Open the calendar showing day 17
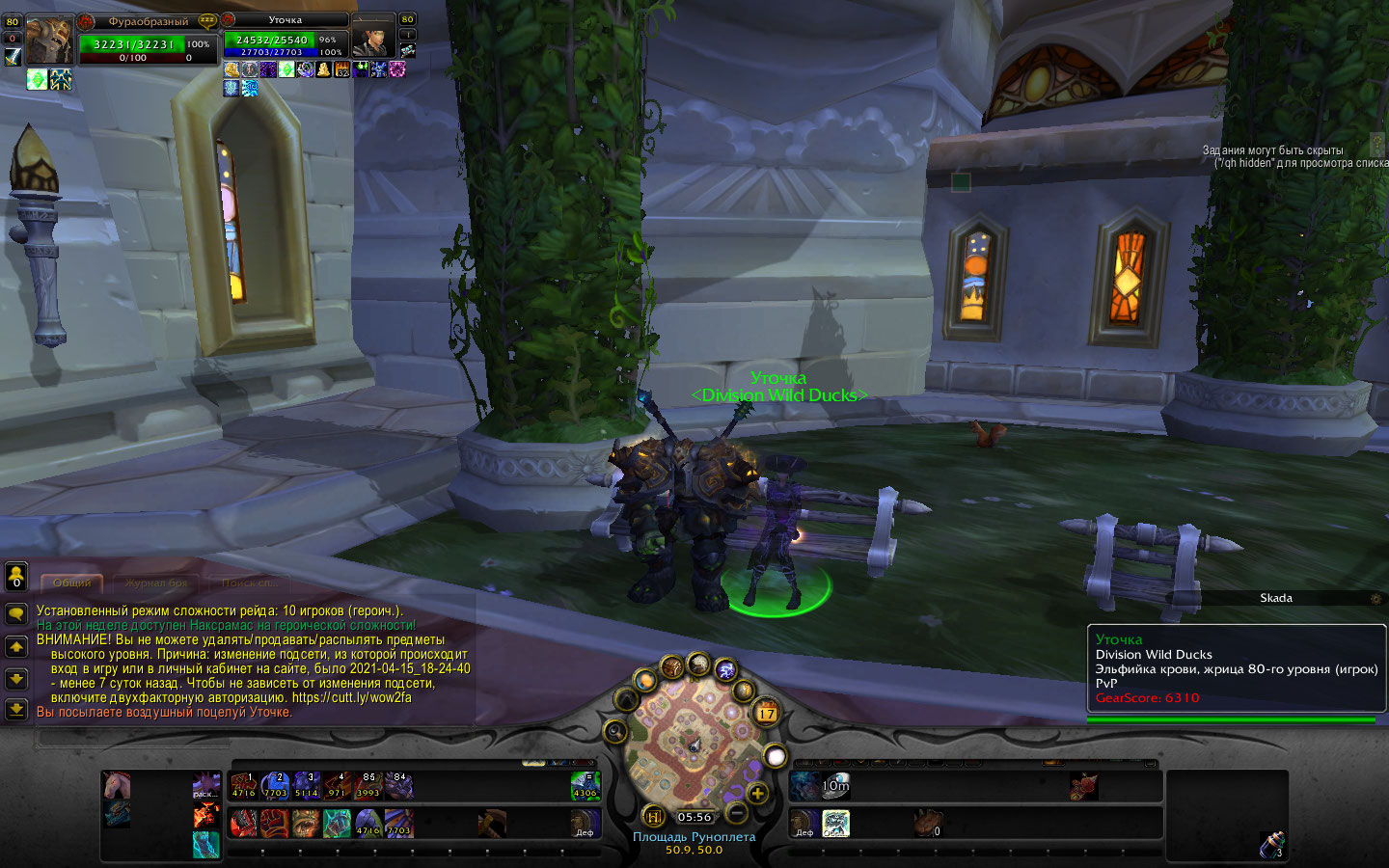1389x868 pixels. (x=766, y=714)
